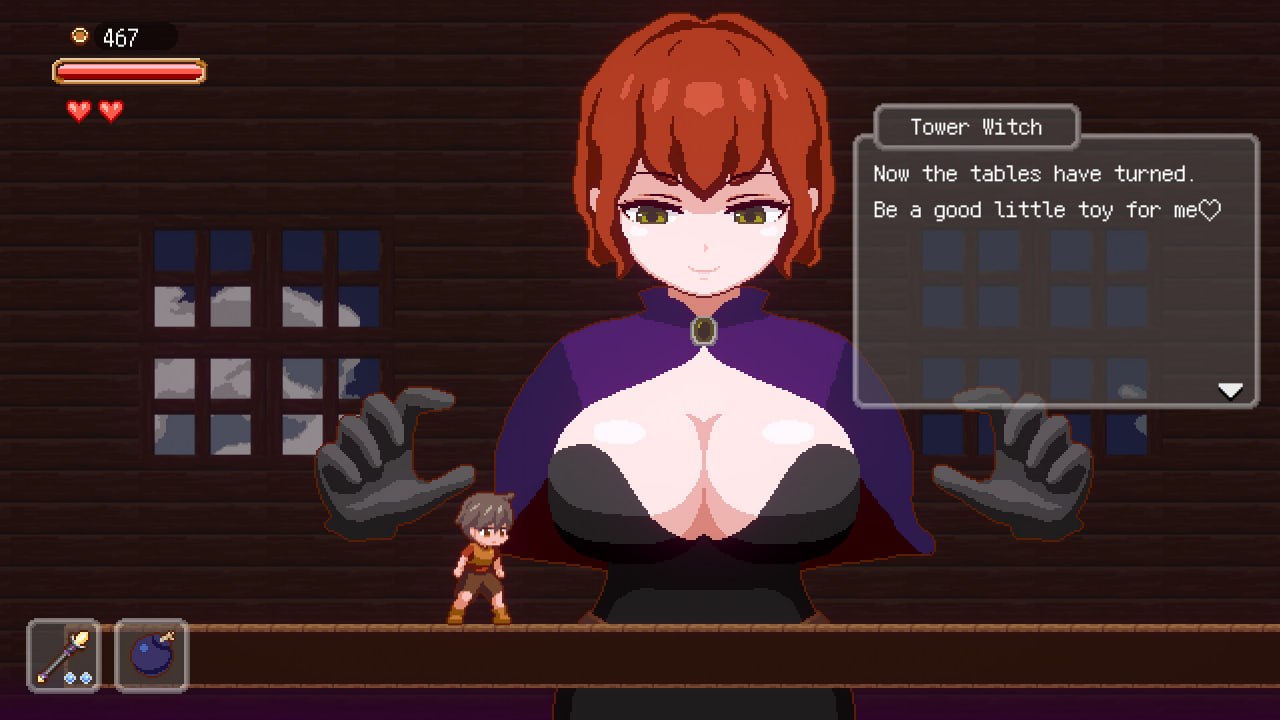Toggle the Tower Witch nameplate

click(x=975, y=127)
